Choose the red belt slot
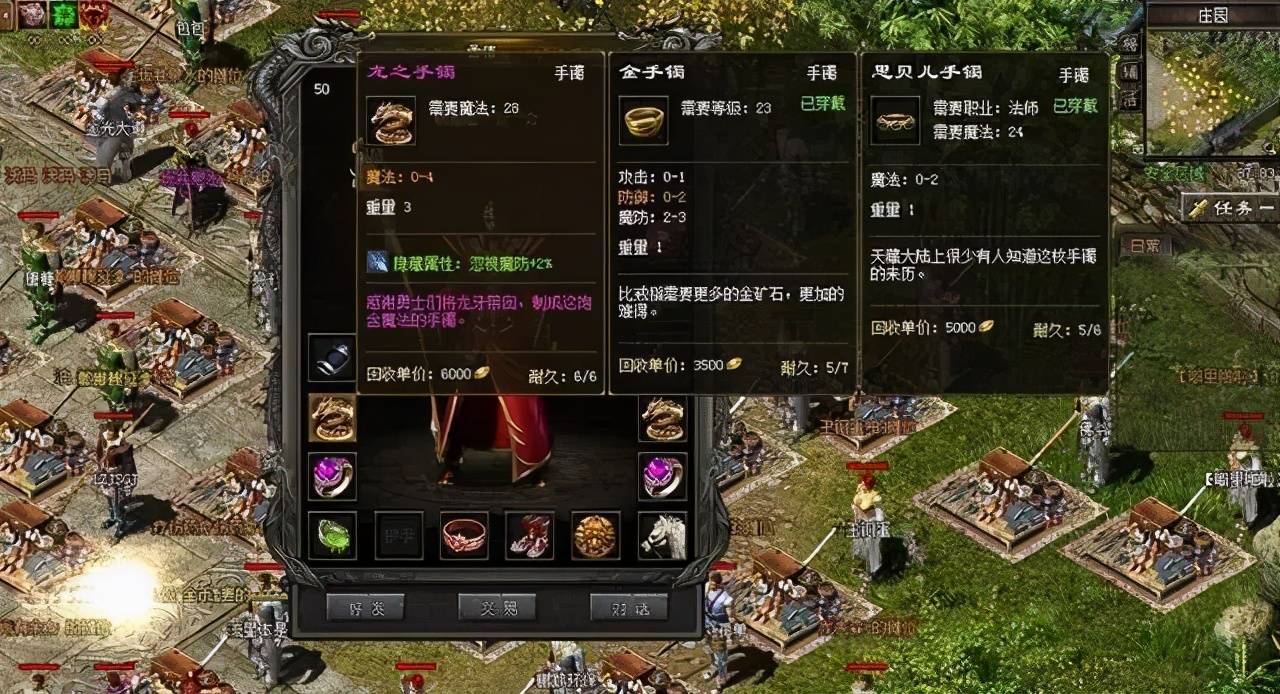 [x=465, y=535]
